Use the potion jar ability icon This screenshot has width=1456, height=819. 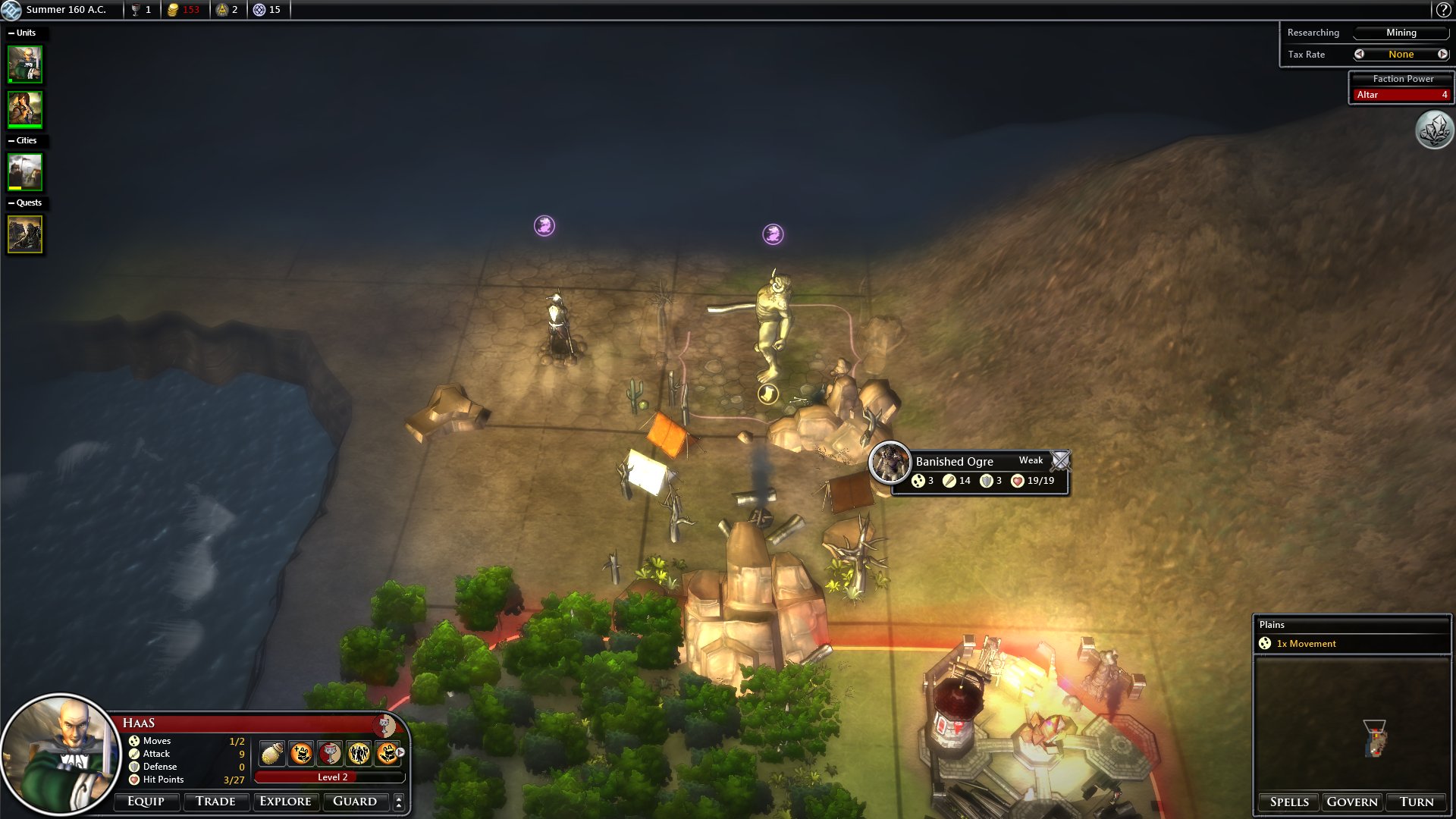point(272,753)
